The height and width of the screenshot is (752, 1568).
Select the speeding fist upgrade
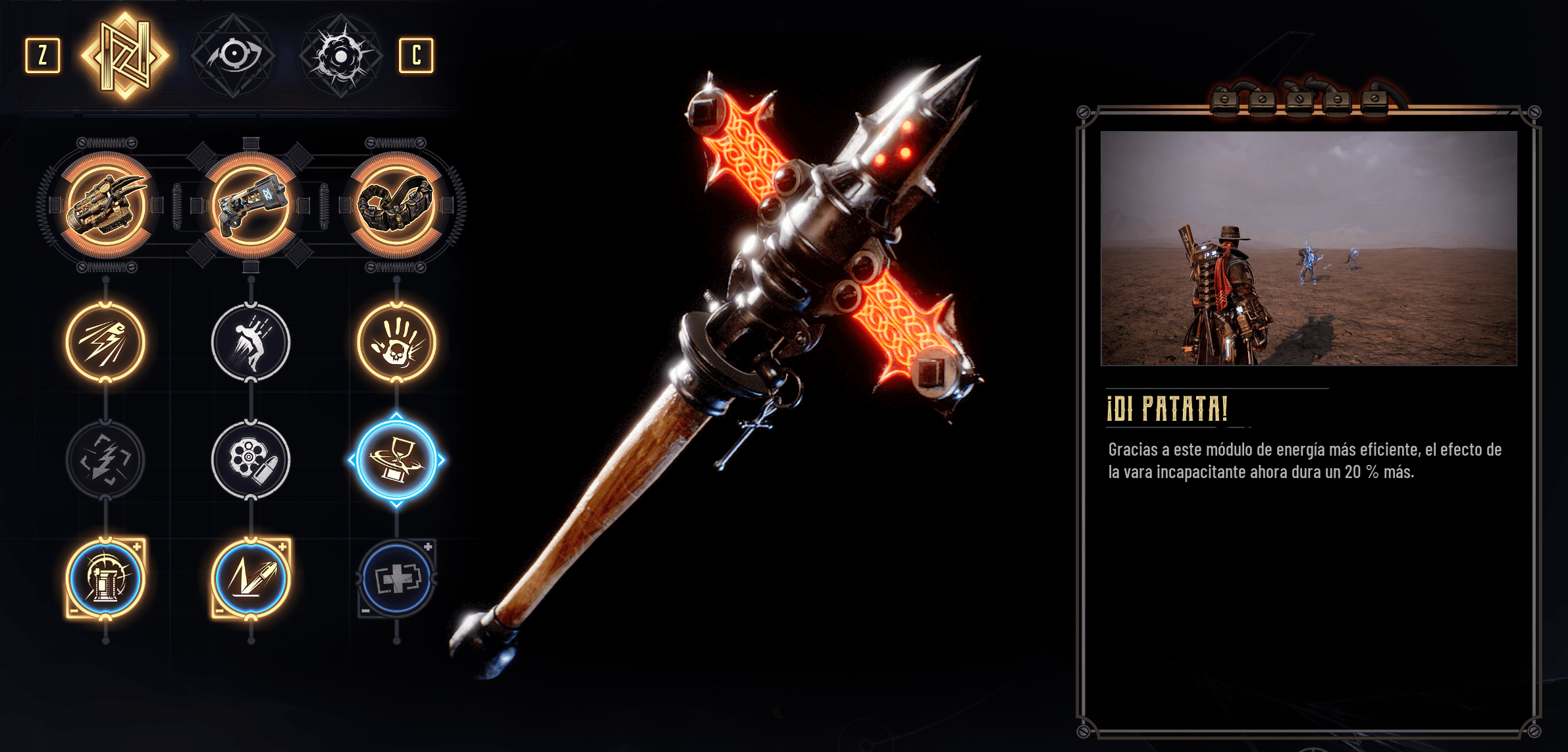(x=105, y=342)
